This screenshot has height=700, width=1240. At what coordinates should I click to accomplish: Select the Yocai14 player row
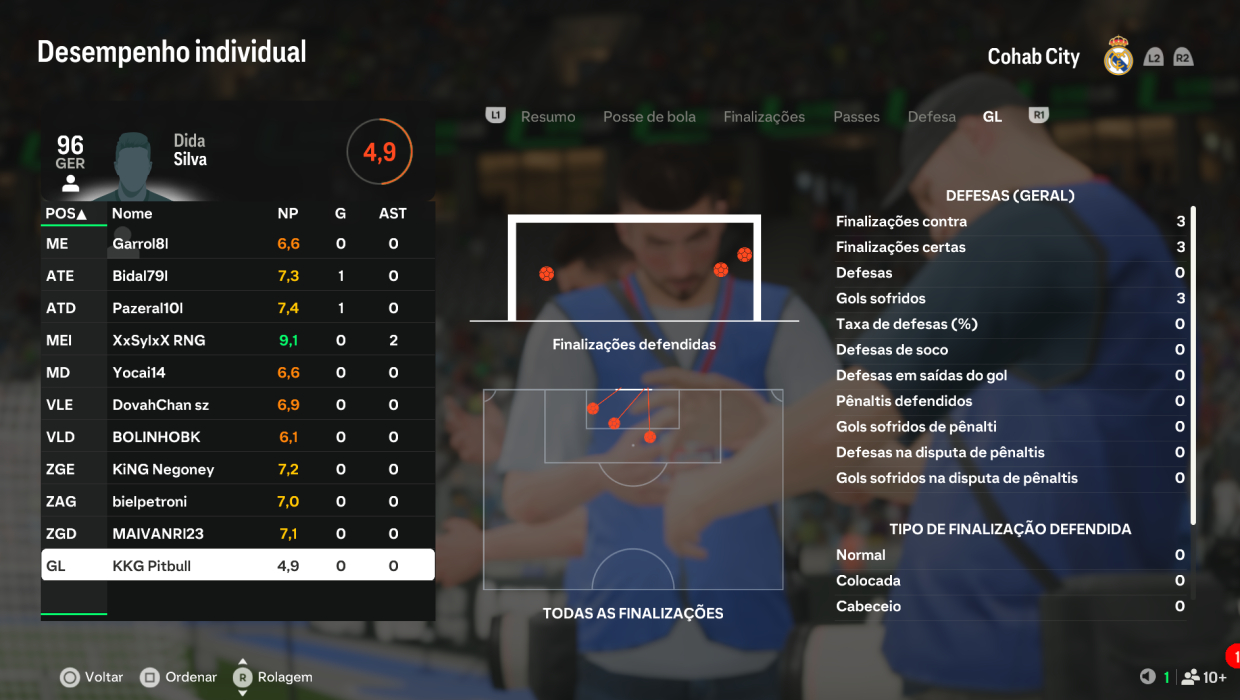pos(238,373)
